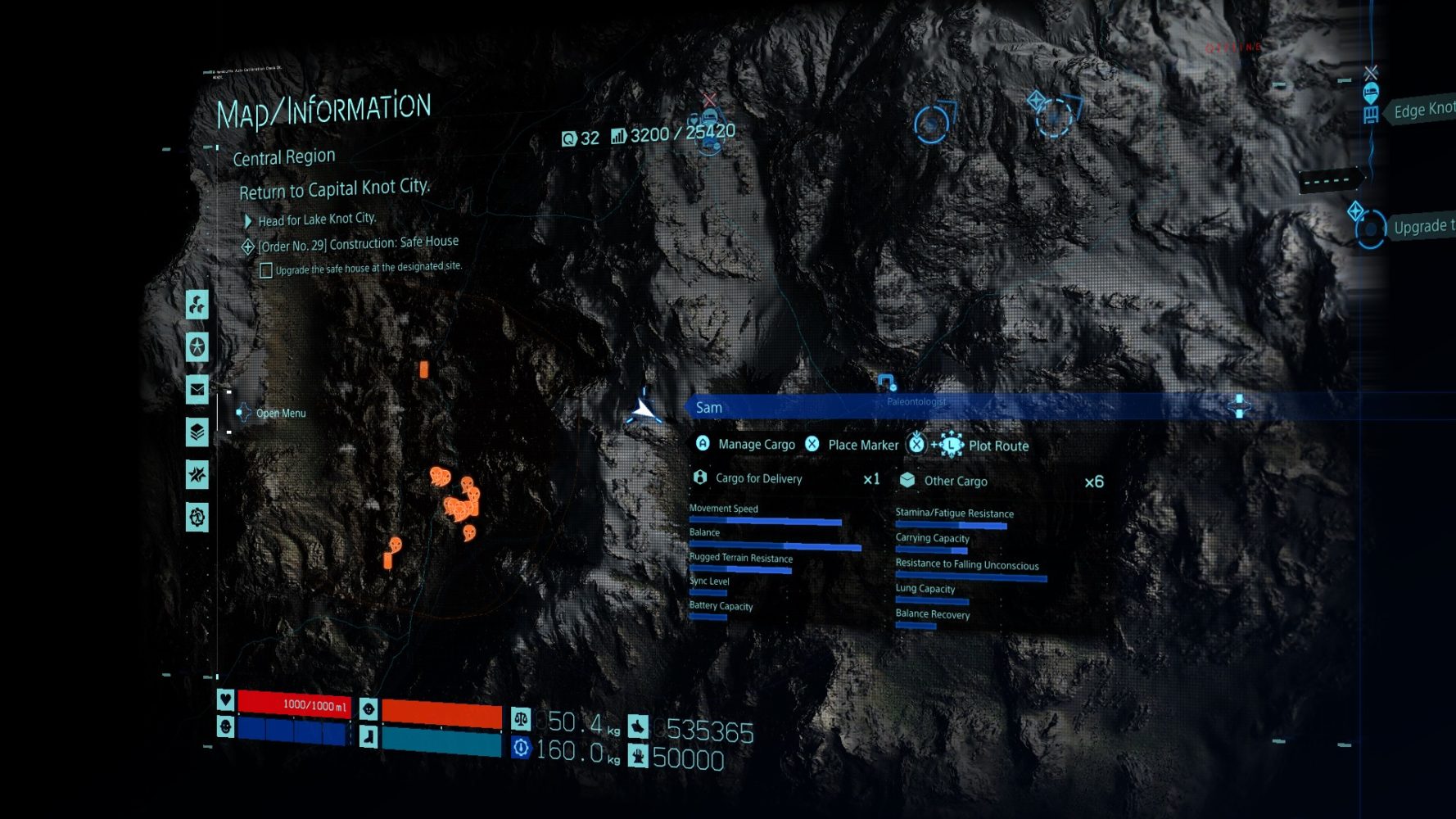Select Sam's arrow marker on the map
The image size is (1456, 819).
click(x=645, y=409)
